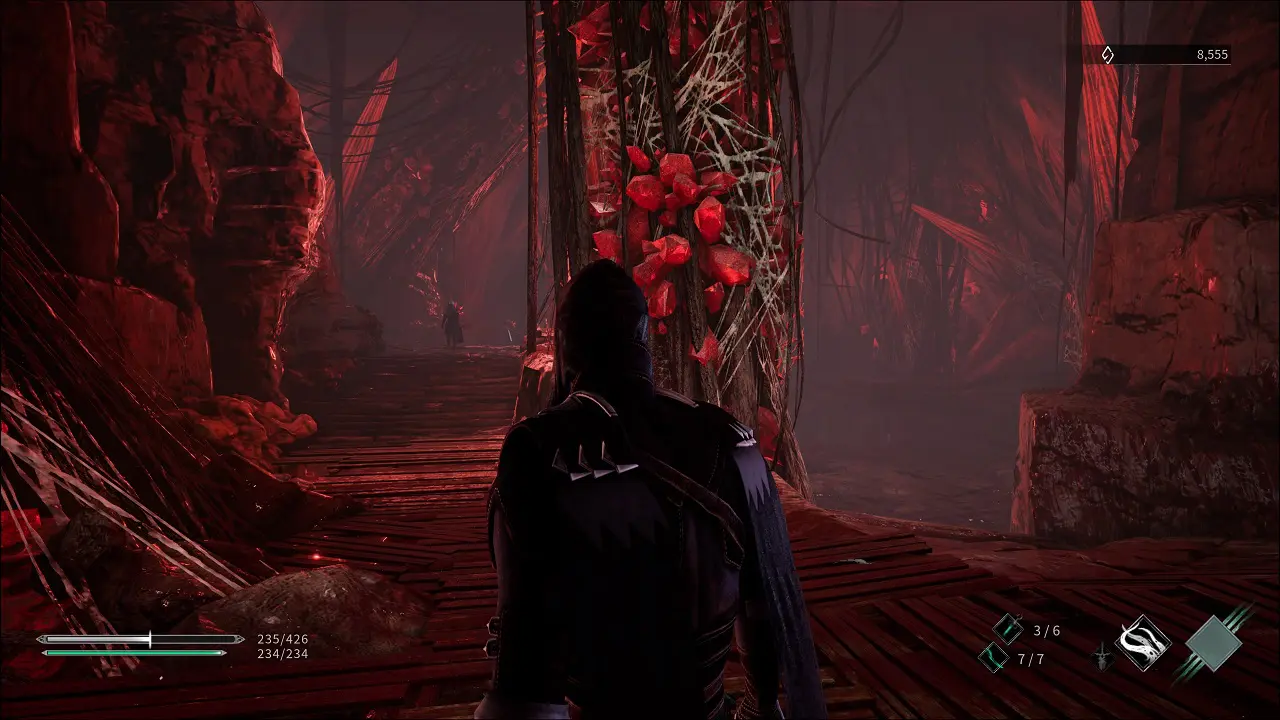This screenshot has height=720, width=1280.
Task: Use the healing potion flask icon
Action: pos(1007,630)
